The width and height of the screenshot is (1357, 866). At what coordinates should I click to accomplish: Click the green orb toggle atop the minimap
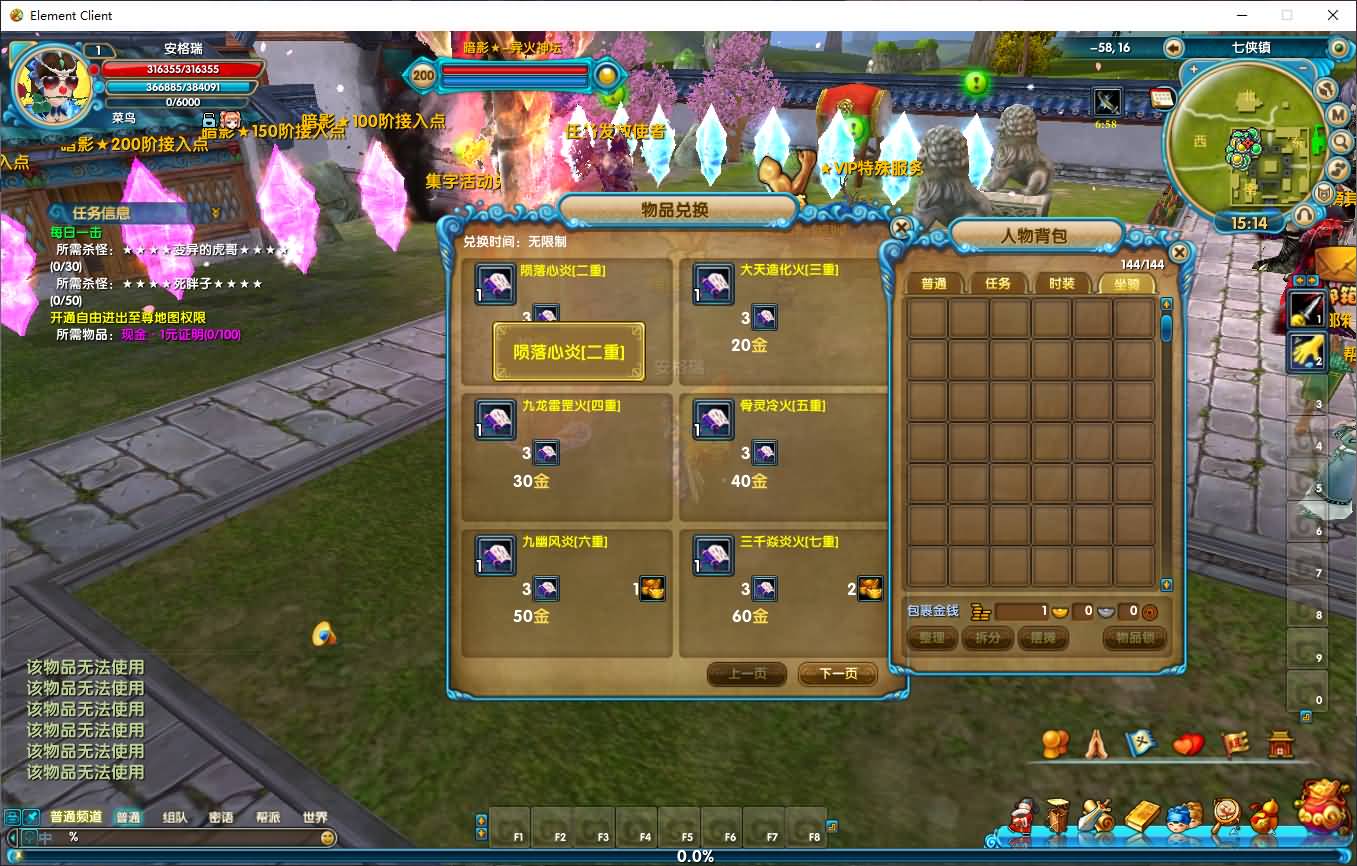click(x=1338, y=48)
